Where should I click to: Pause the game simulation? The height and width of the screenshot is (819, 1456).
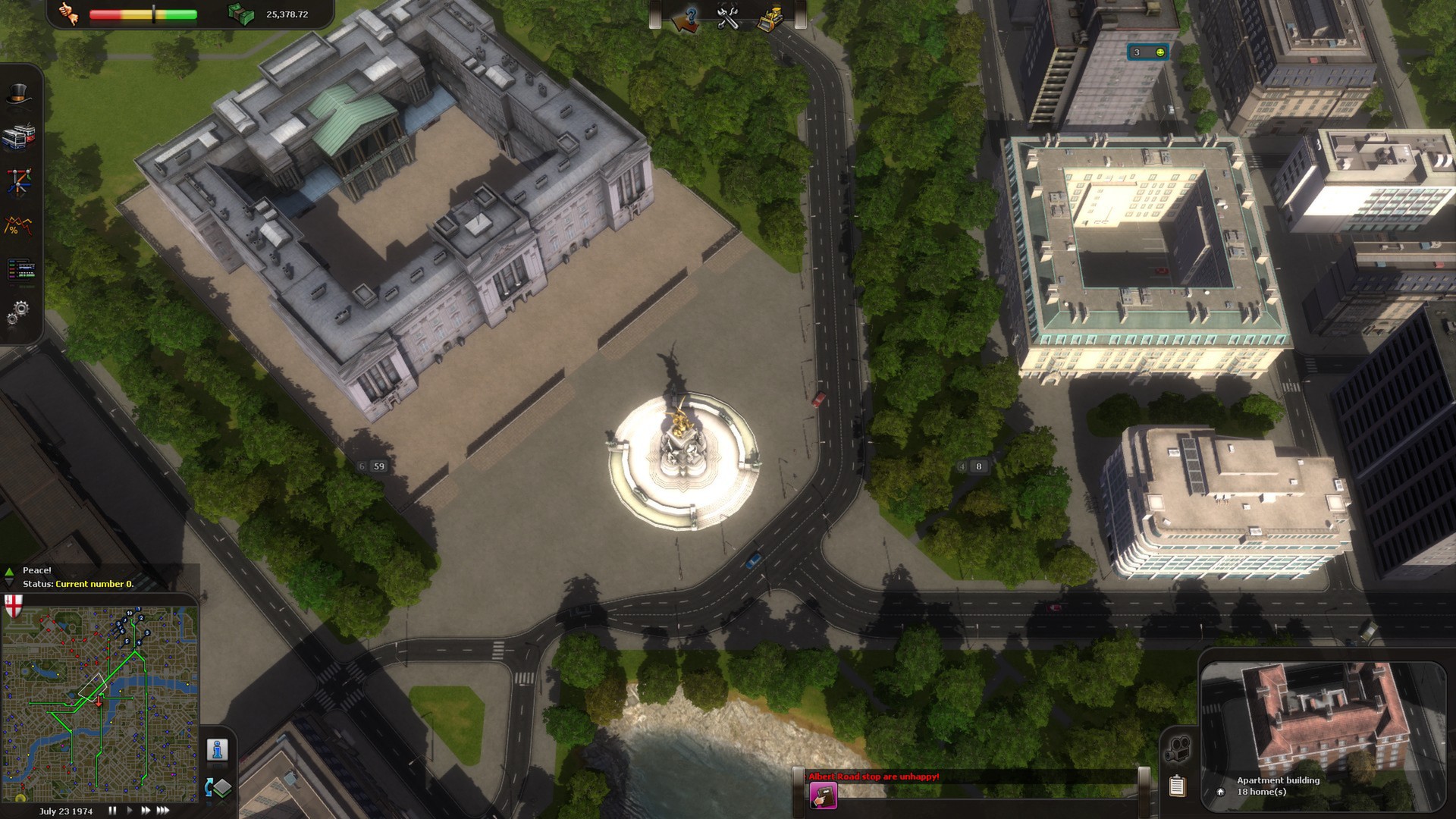[112, 810]
